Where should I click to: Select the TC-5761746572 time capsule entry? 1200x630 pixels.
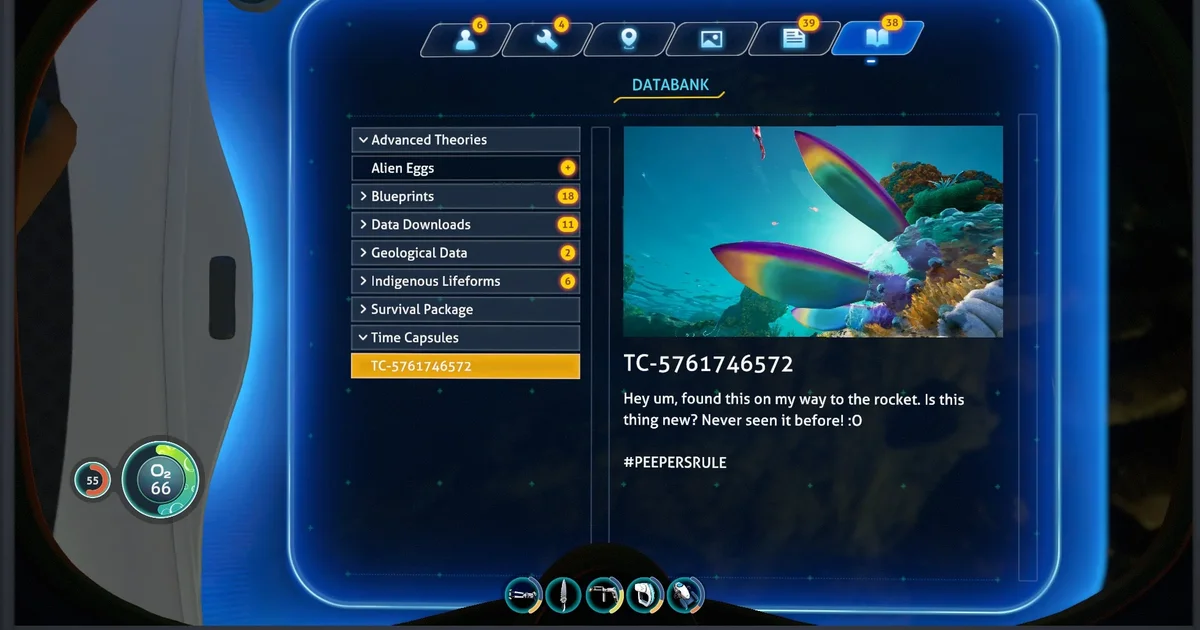coord(465,366)
